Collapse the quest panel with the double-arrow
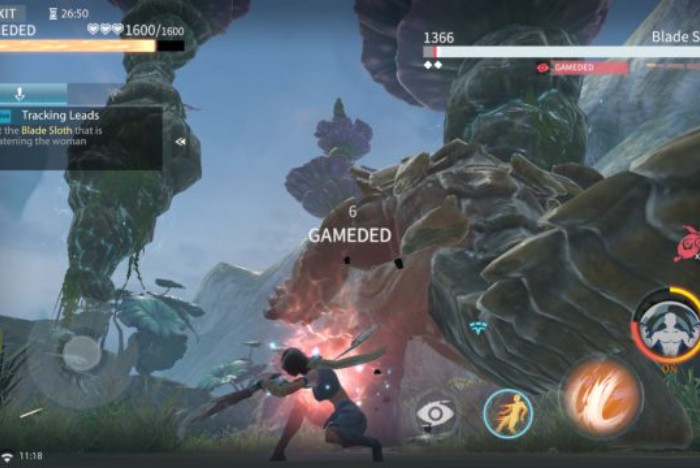Viewport: 700px width, 468px height. [181, 141]
